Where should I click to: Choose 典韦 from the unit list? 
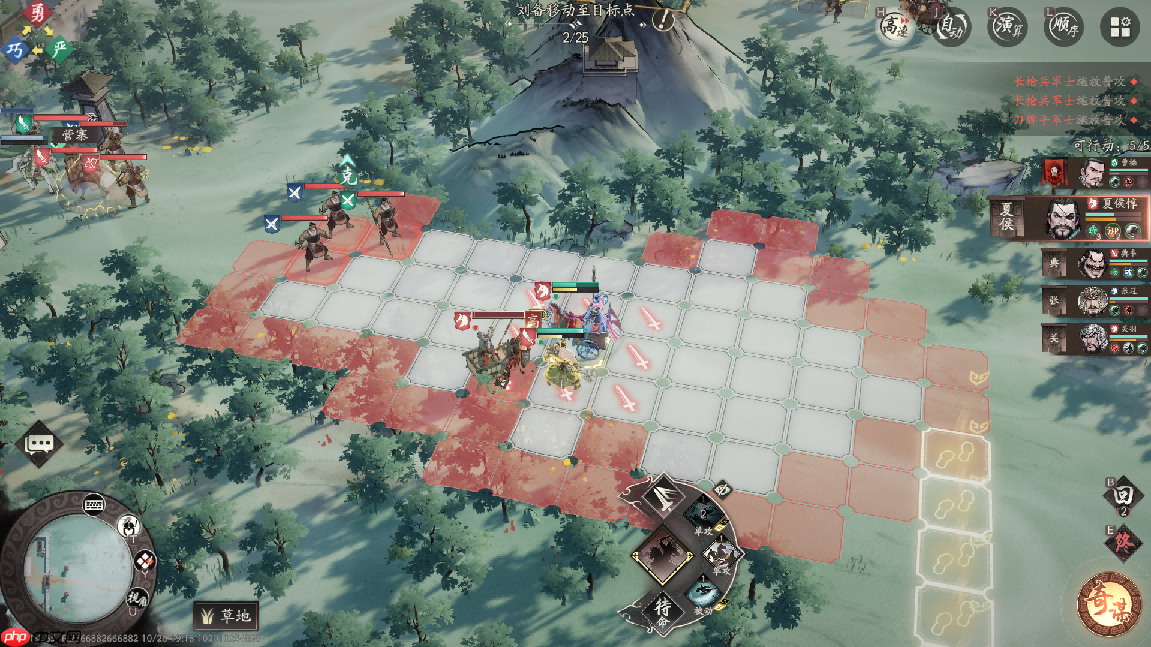point(1094,264)
